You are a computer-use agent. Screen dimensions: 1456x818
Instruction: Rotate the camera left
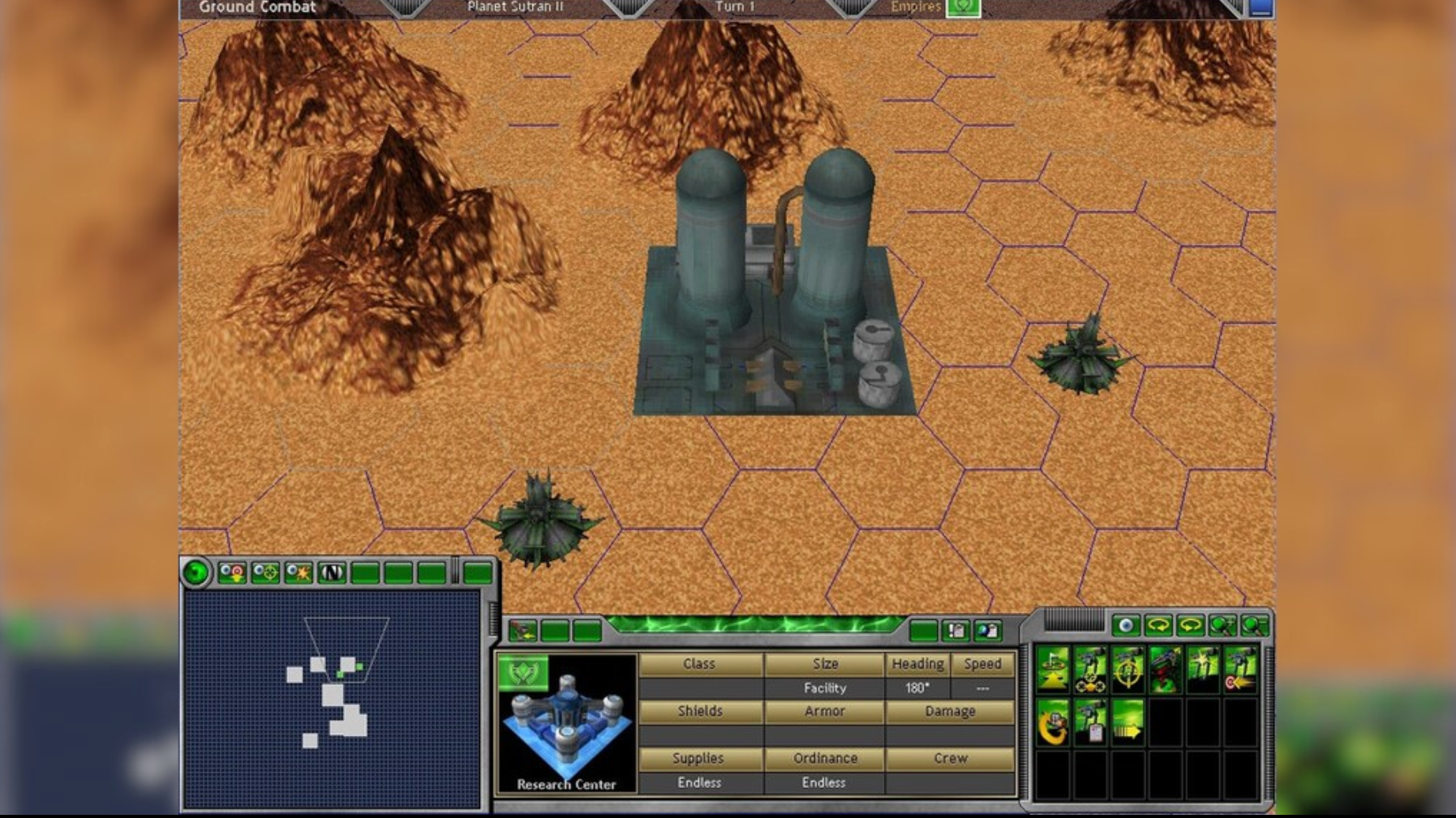pos(1158,625)
